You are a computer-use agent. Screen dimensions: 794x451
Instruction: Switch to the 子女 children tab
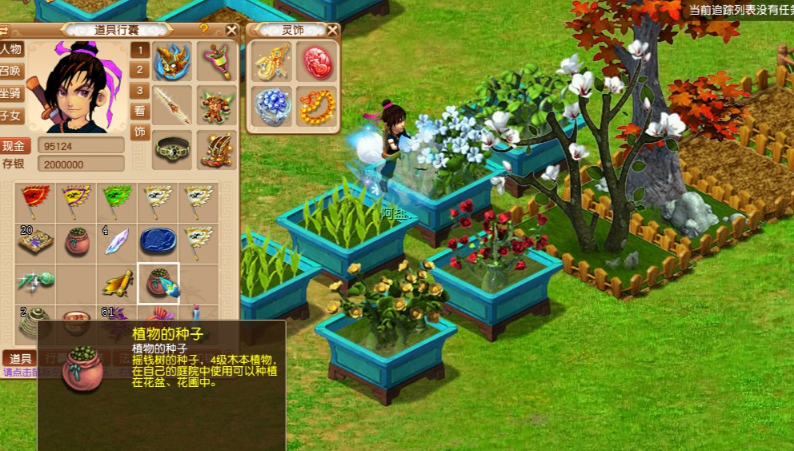click(x=11, y=116)
